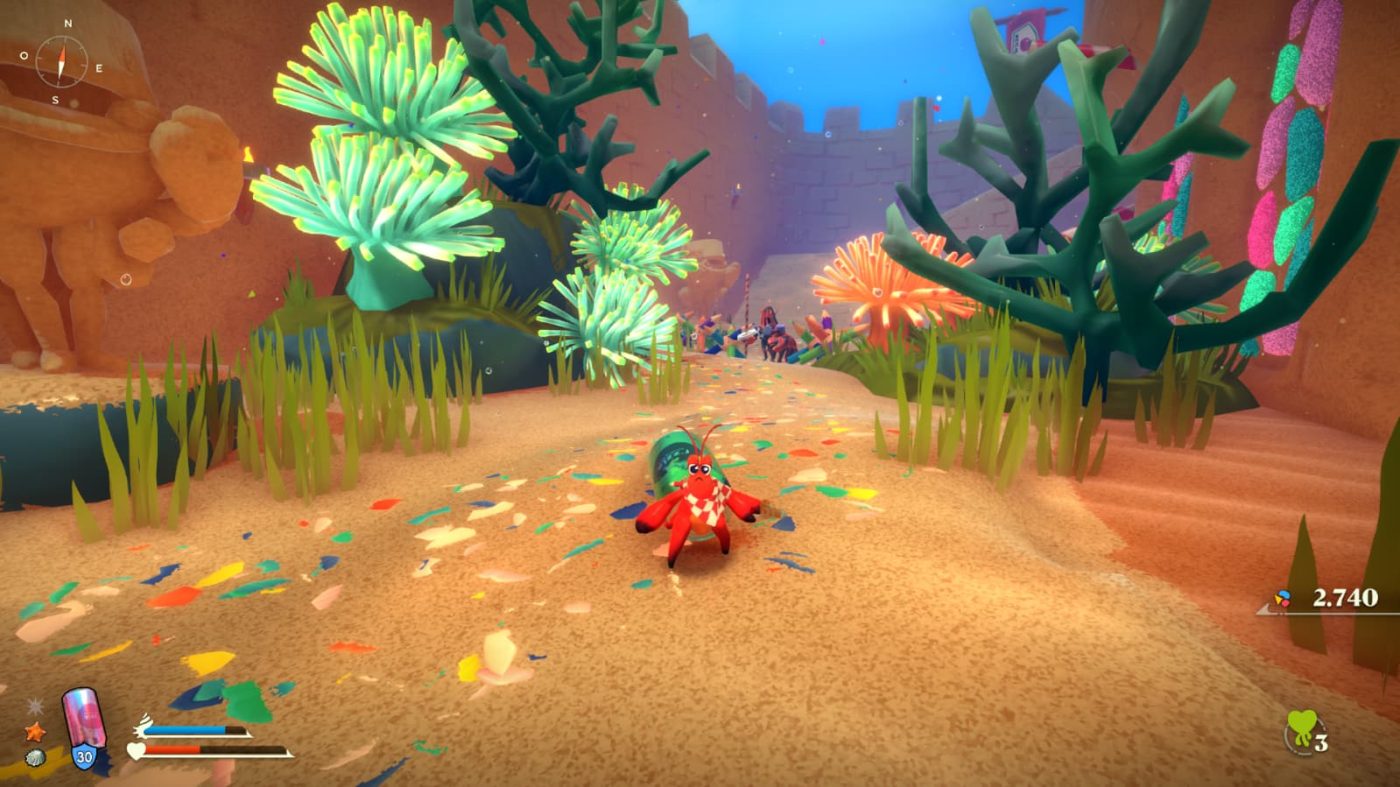1400x787 pixels.
Task: Click the compass in the corner
Action: pos(61,62)
